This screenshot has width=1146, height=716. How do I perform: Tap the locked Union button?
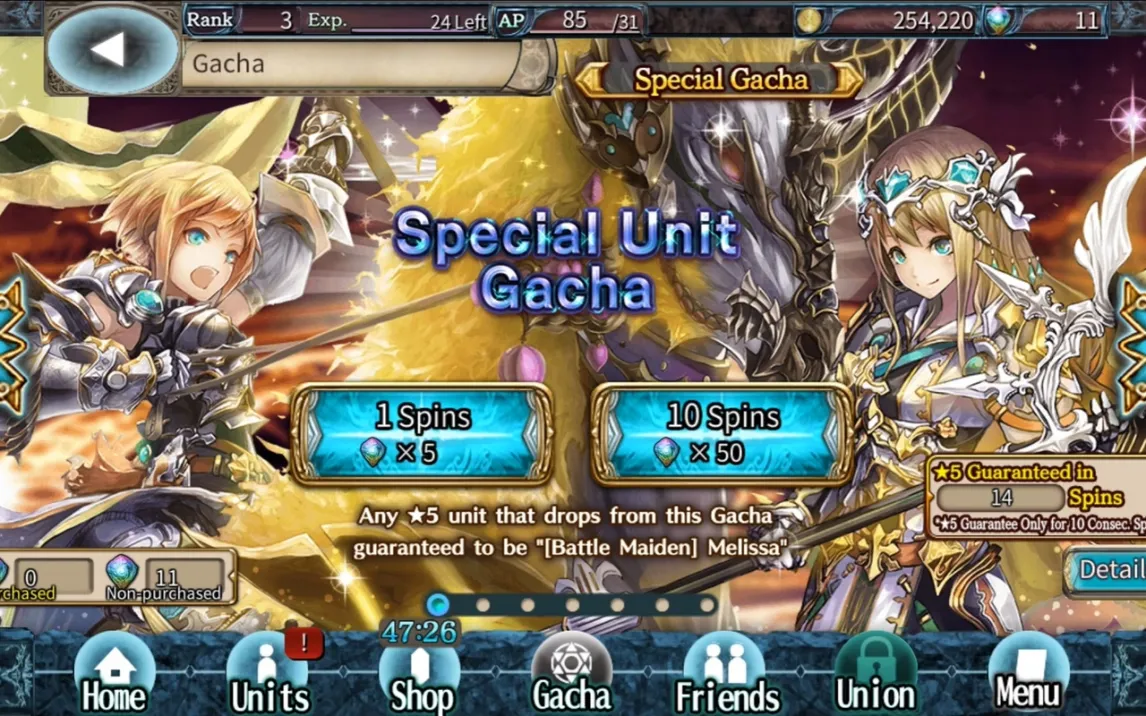click(875, 675)
